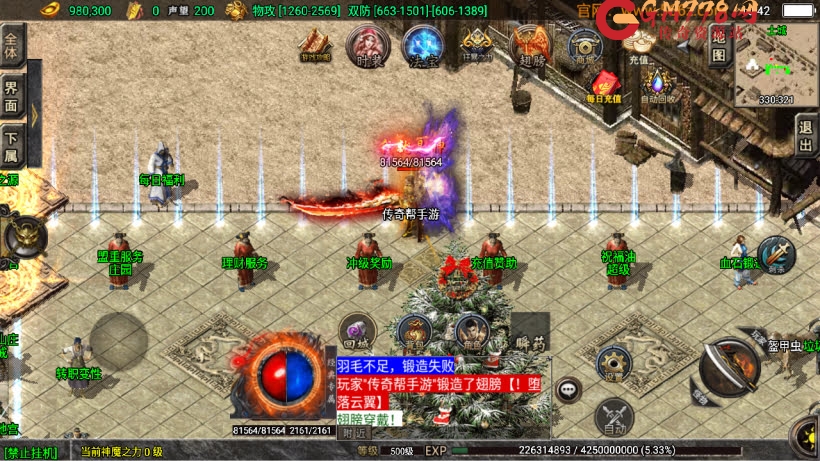Toggle the 自动 auto-battle crossed swords button

613,417
